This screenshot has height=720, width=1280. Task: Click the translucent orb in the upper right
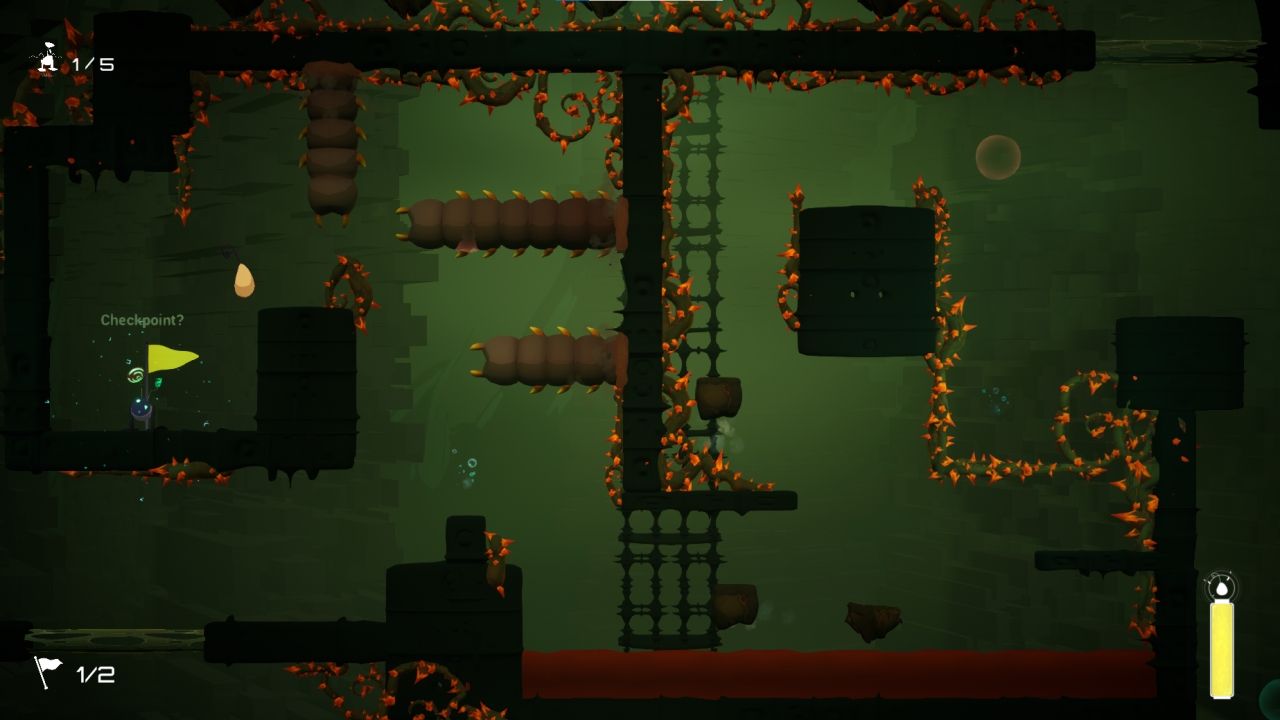(996, 157)
